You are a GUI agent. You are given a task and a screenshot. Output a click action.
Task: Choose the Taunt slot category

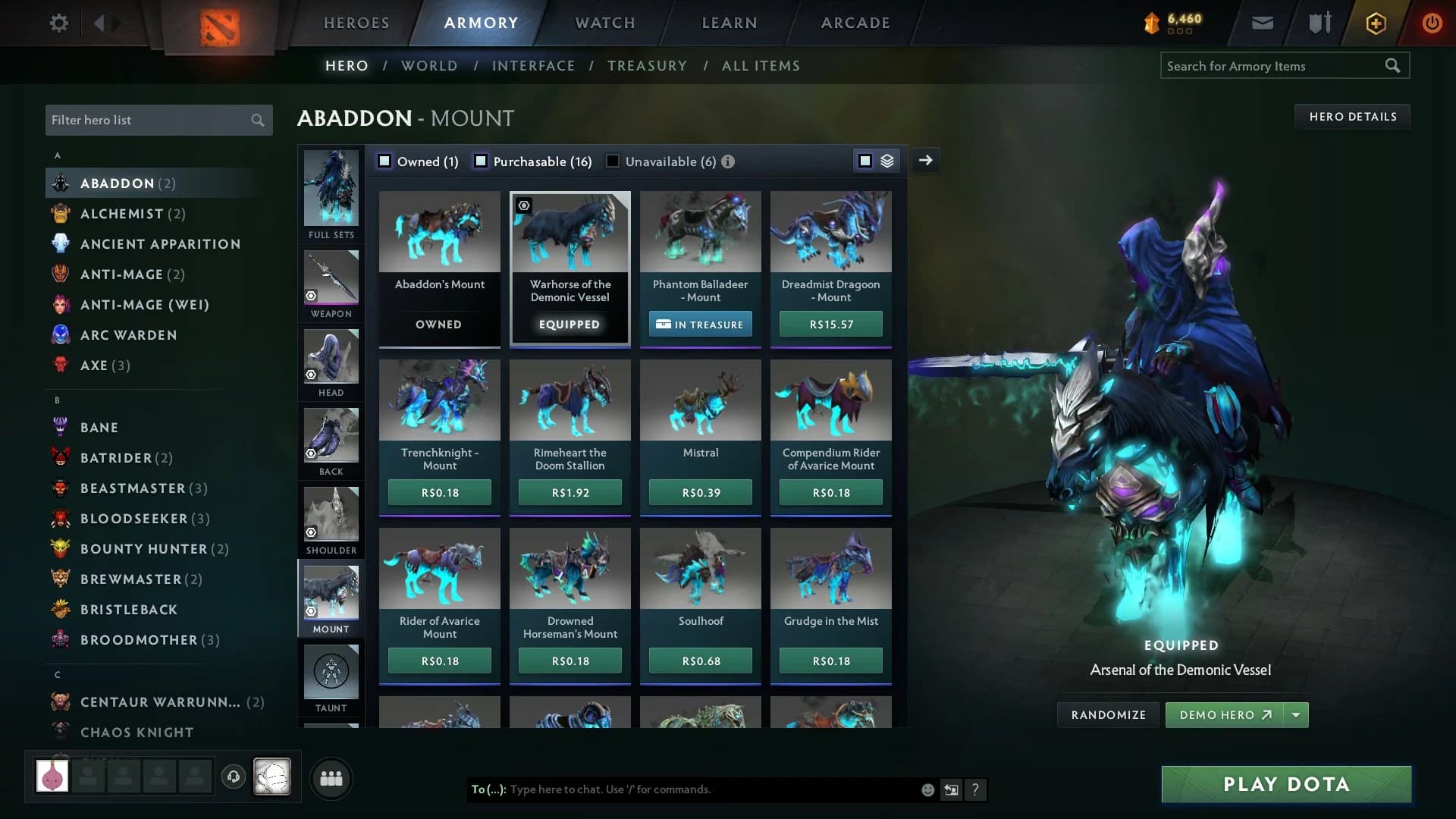coord(331,679)
